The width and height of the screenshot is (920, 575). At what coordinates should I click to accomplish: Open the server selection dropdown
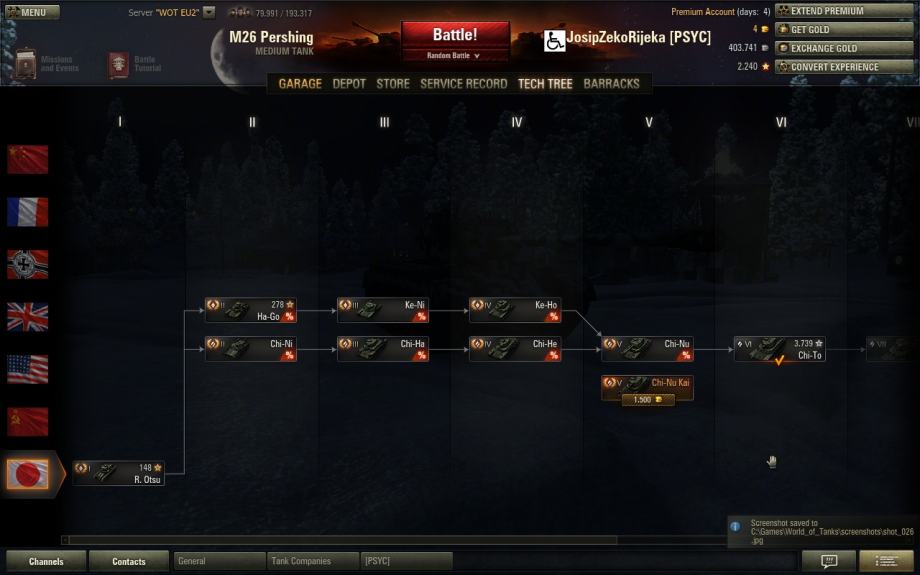click(x=208, y=13)
